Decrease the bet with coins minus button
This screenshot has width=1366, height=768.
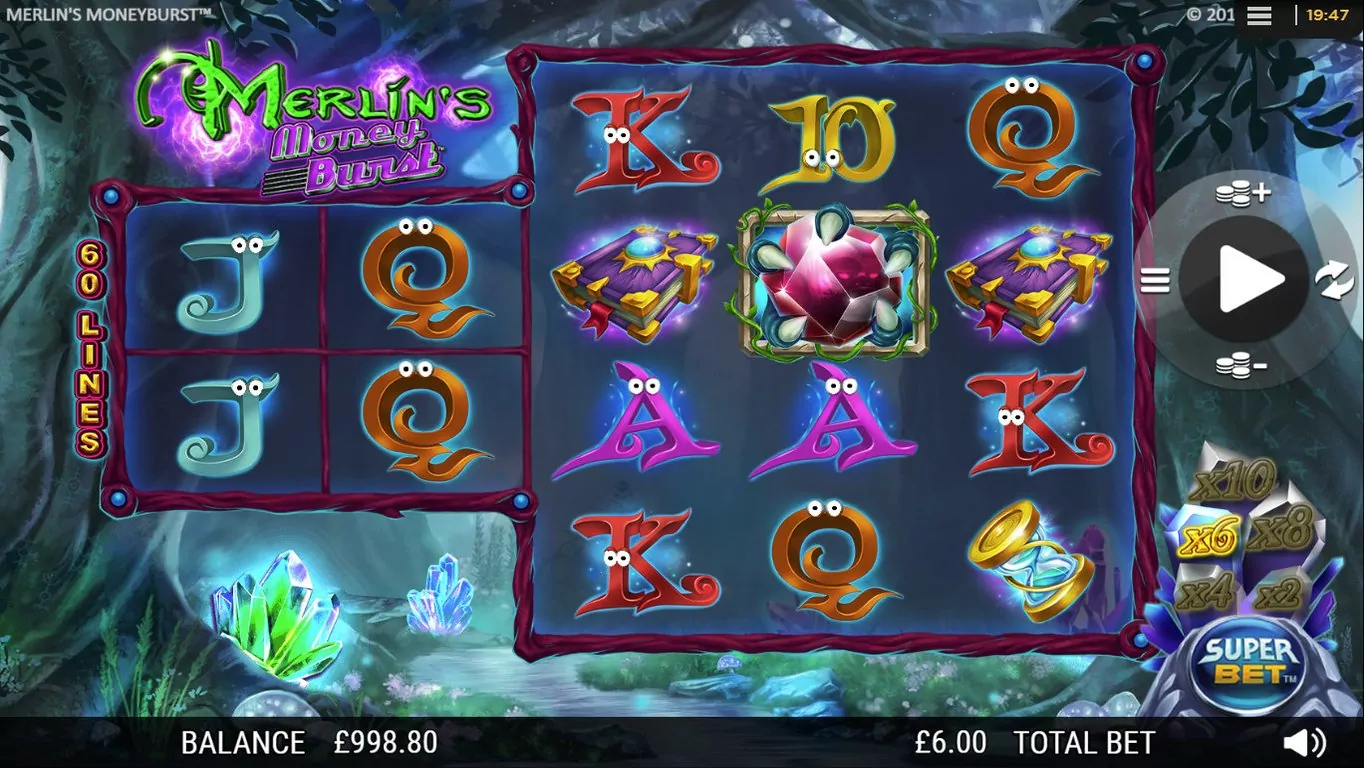(x=1242, y=366)
